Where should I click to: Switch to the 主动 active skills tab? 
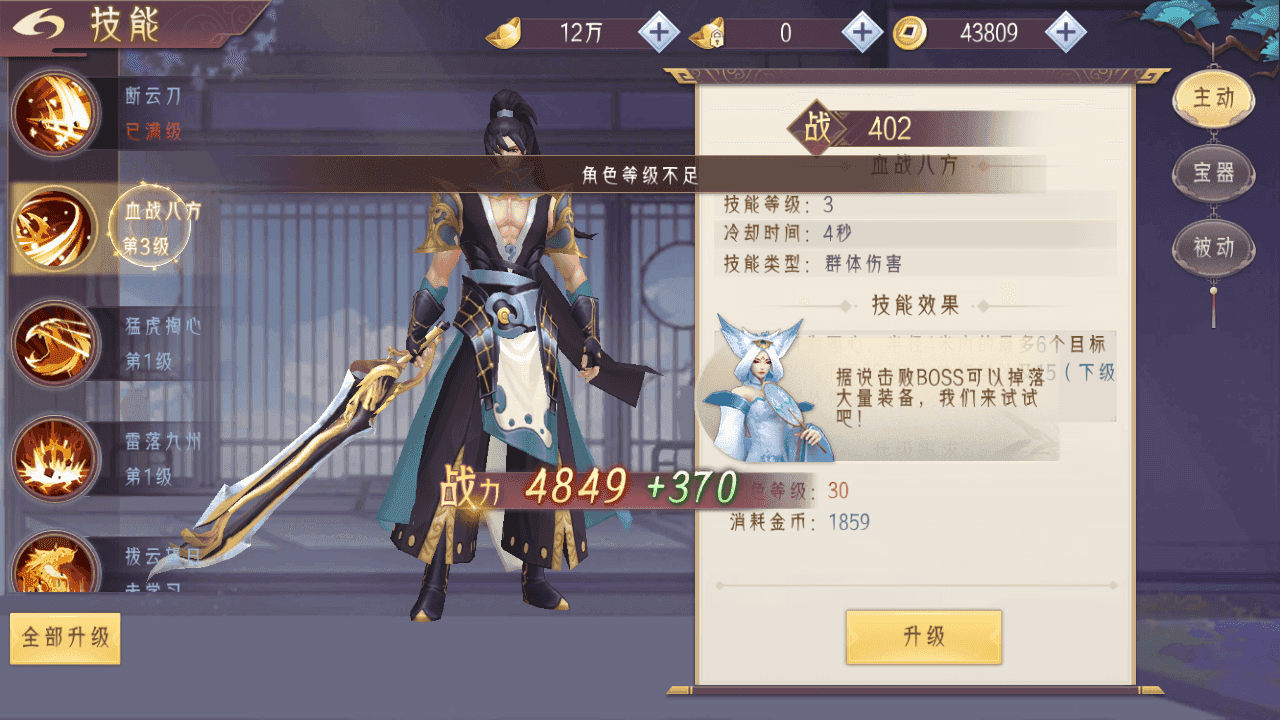1213,98
